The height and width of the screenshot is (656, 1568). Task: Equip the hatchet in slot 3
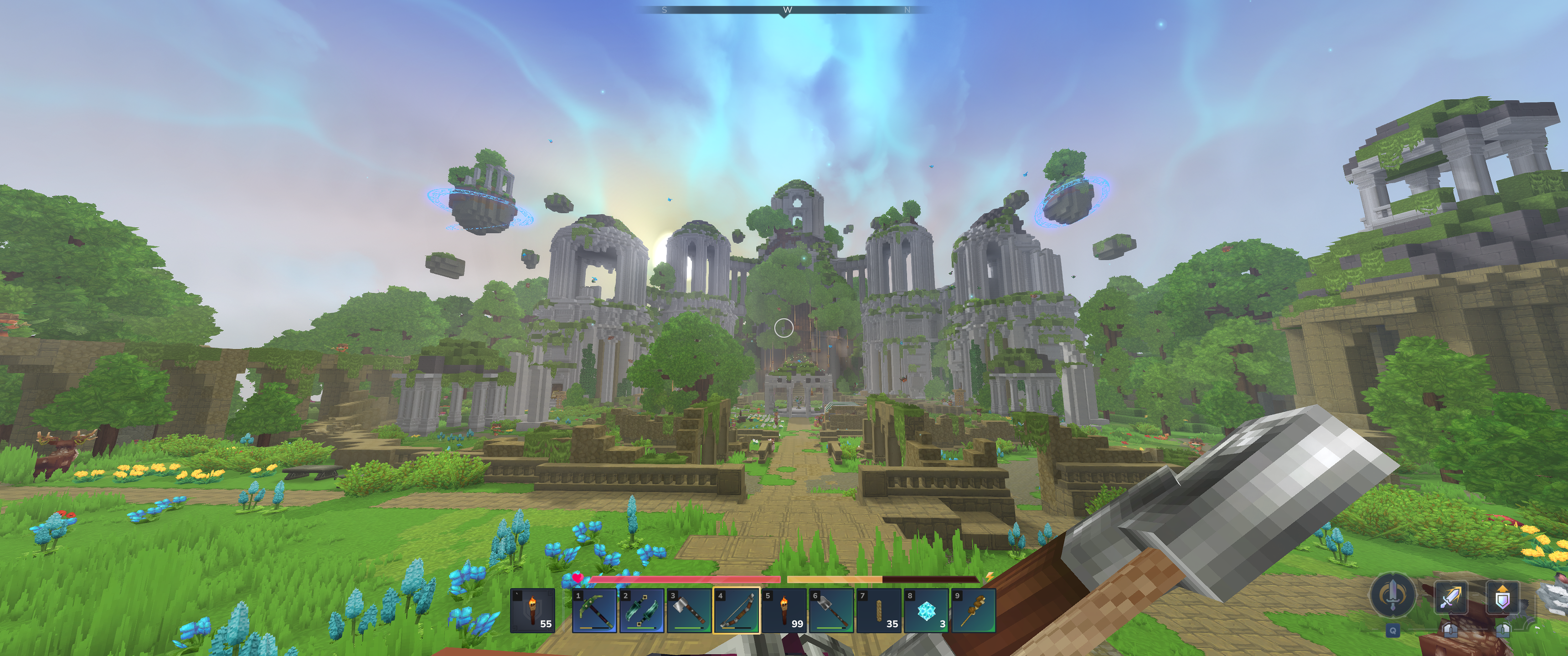[688, 610]
